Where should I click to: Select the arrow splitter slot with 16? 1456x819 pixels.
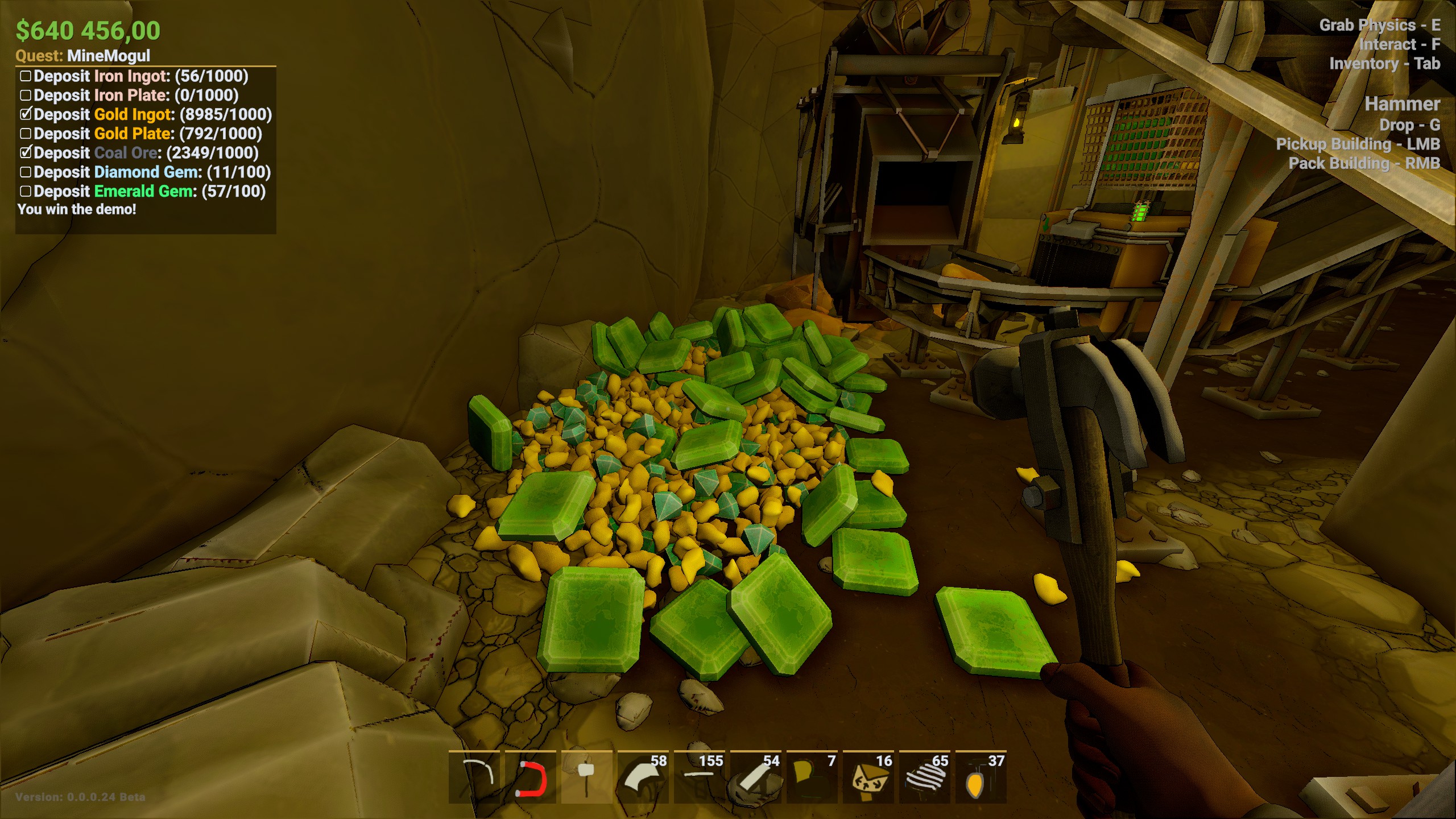tap(868, 777)
